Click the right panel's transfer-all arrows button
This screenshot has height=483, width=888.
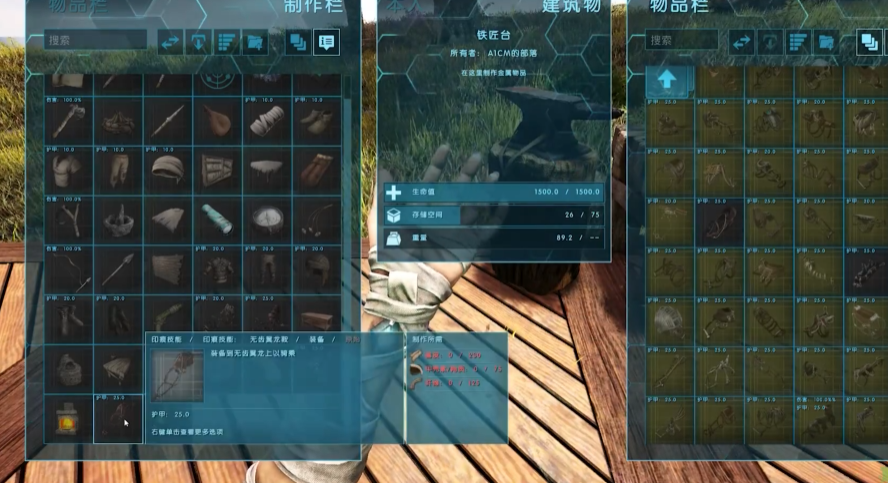[741, 42]
